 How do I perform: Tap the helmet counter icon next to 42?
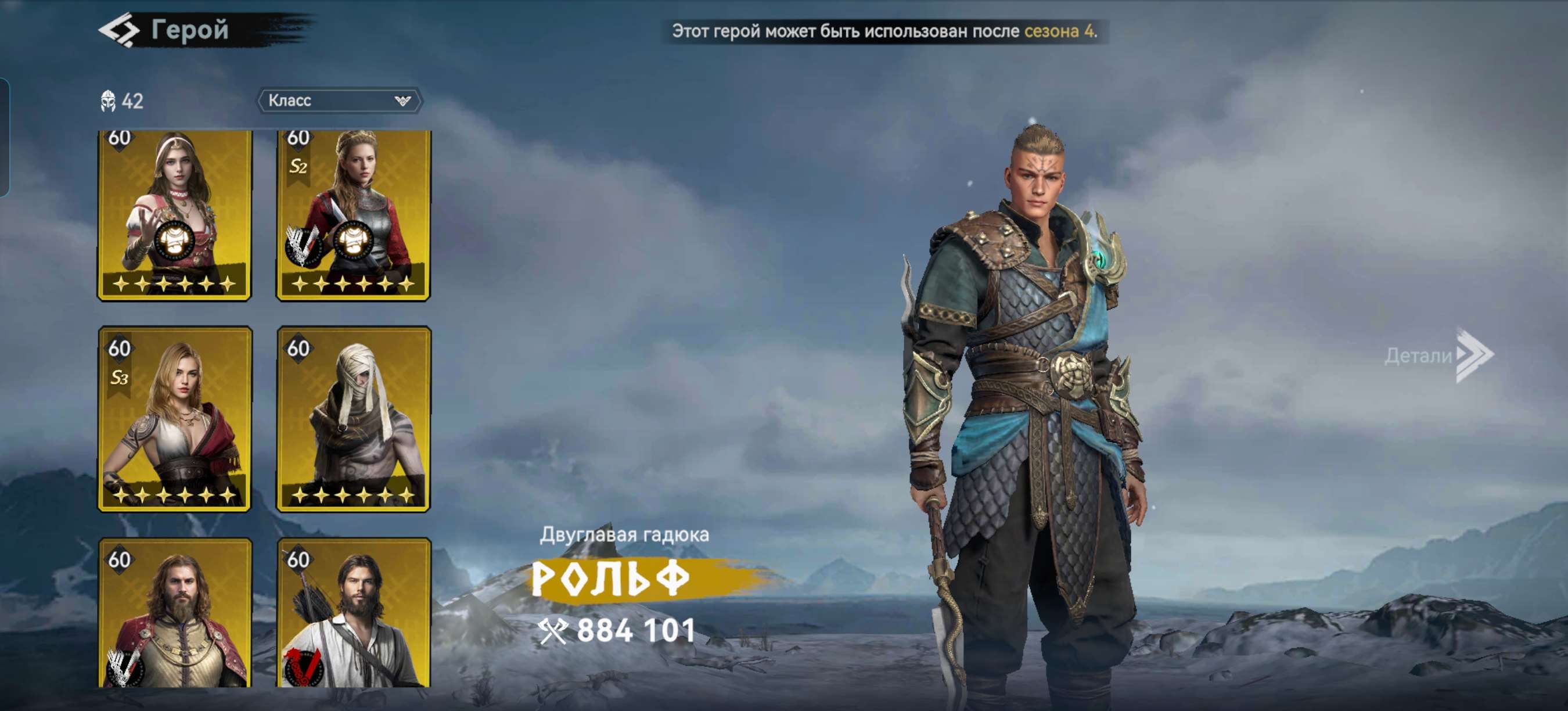pyautogui.click(x=109, y=101)
